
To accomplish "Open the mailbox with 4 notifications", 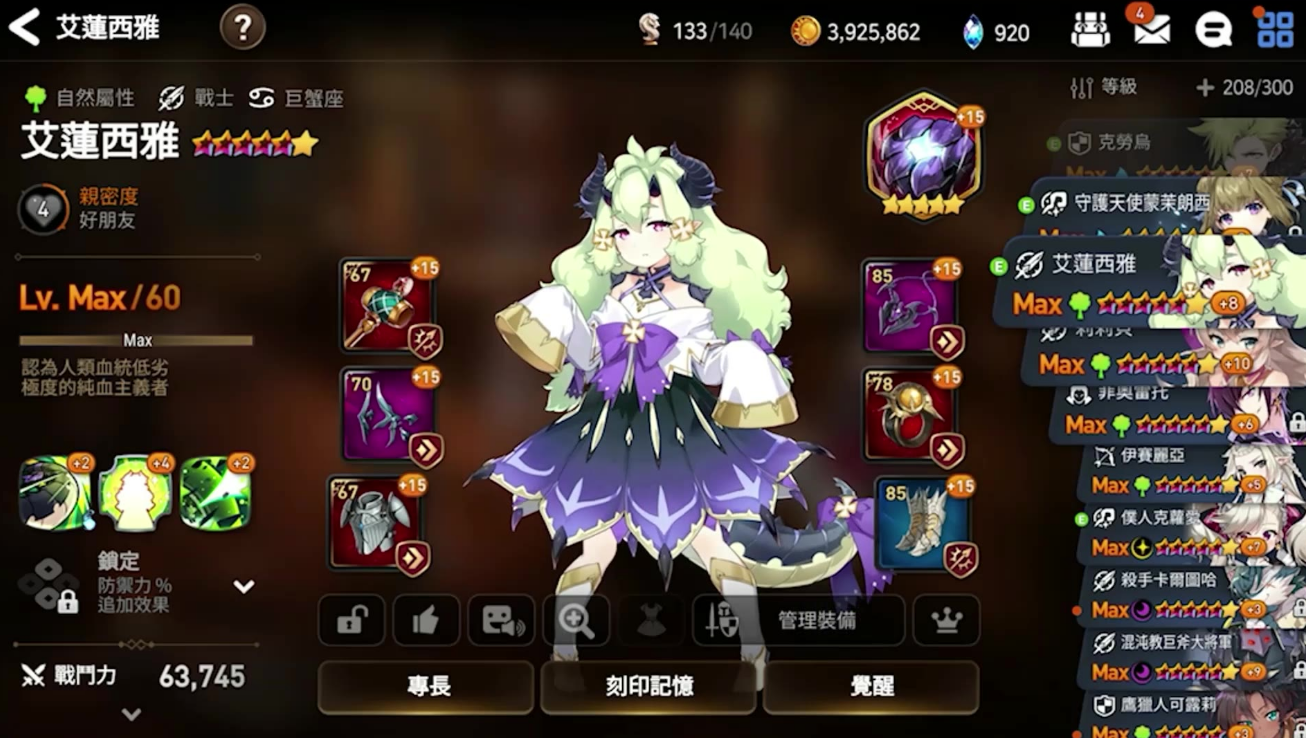I will point(1152,30).
